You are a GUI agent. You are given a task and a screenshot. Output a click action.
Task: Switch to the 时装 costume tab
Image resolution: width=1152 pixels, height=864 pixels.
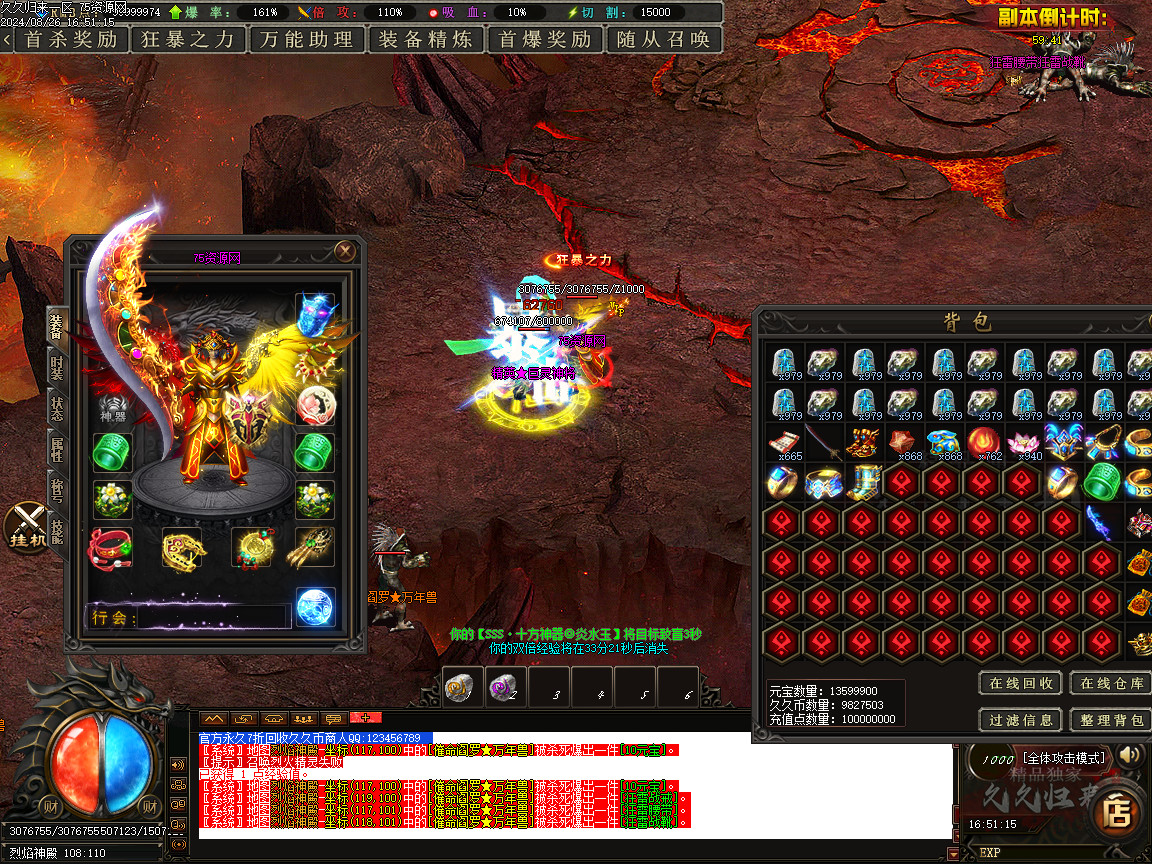tap(57, 370)
